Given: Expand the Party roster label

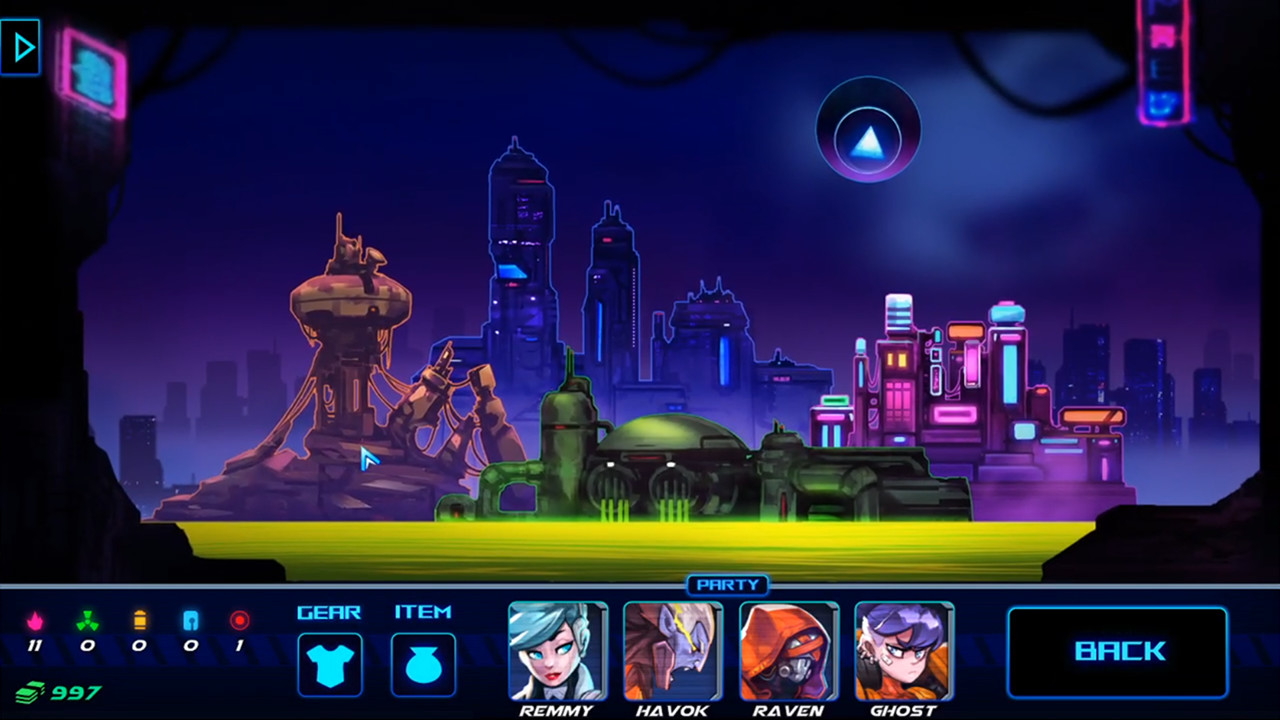Looking at the screenshot, I should (x=727, y=585).
